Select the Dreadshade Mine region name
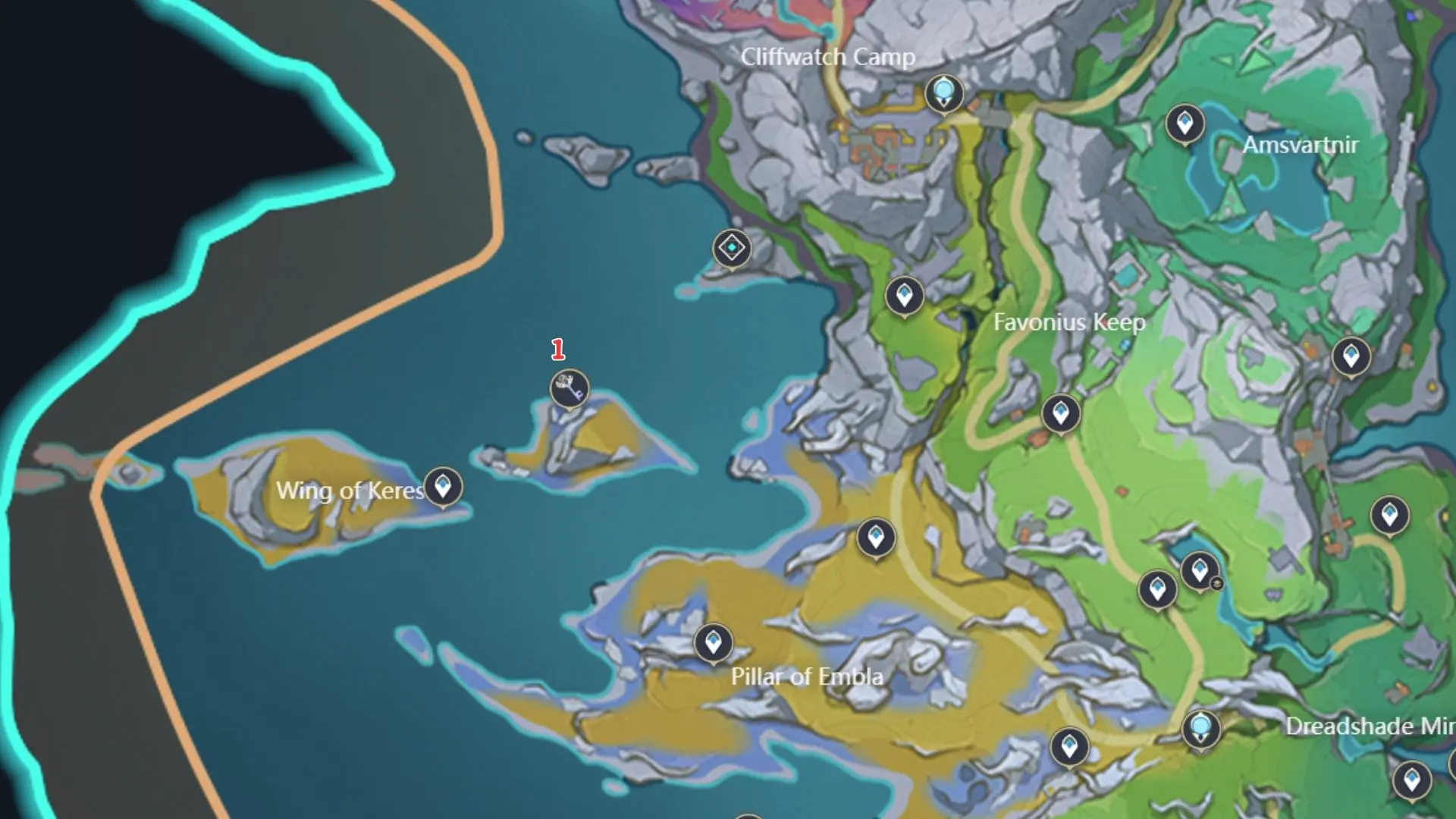 (1374, 726)
